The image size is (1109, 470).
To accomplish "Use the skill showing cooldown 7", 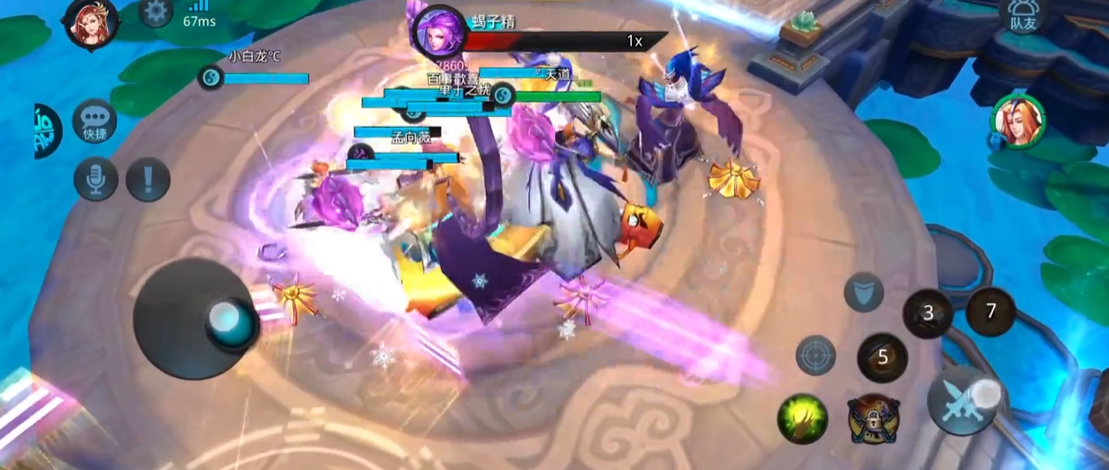I will [x=991, y=312].
